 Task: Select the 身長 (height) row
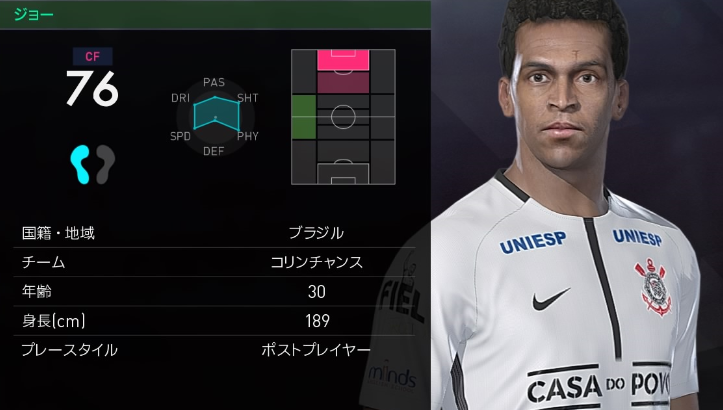(215, 321)
